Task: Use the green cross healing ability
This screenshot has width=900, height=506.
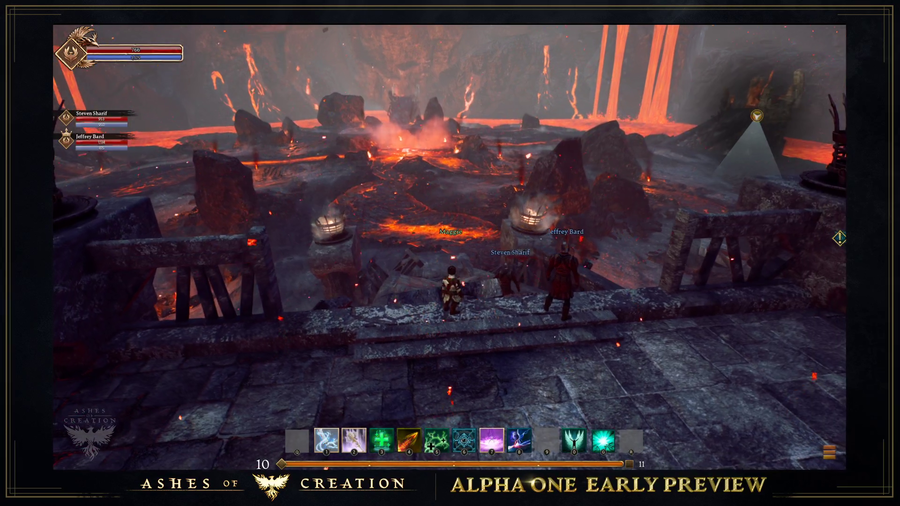Action: tap(381, 440)
